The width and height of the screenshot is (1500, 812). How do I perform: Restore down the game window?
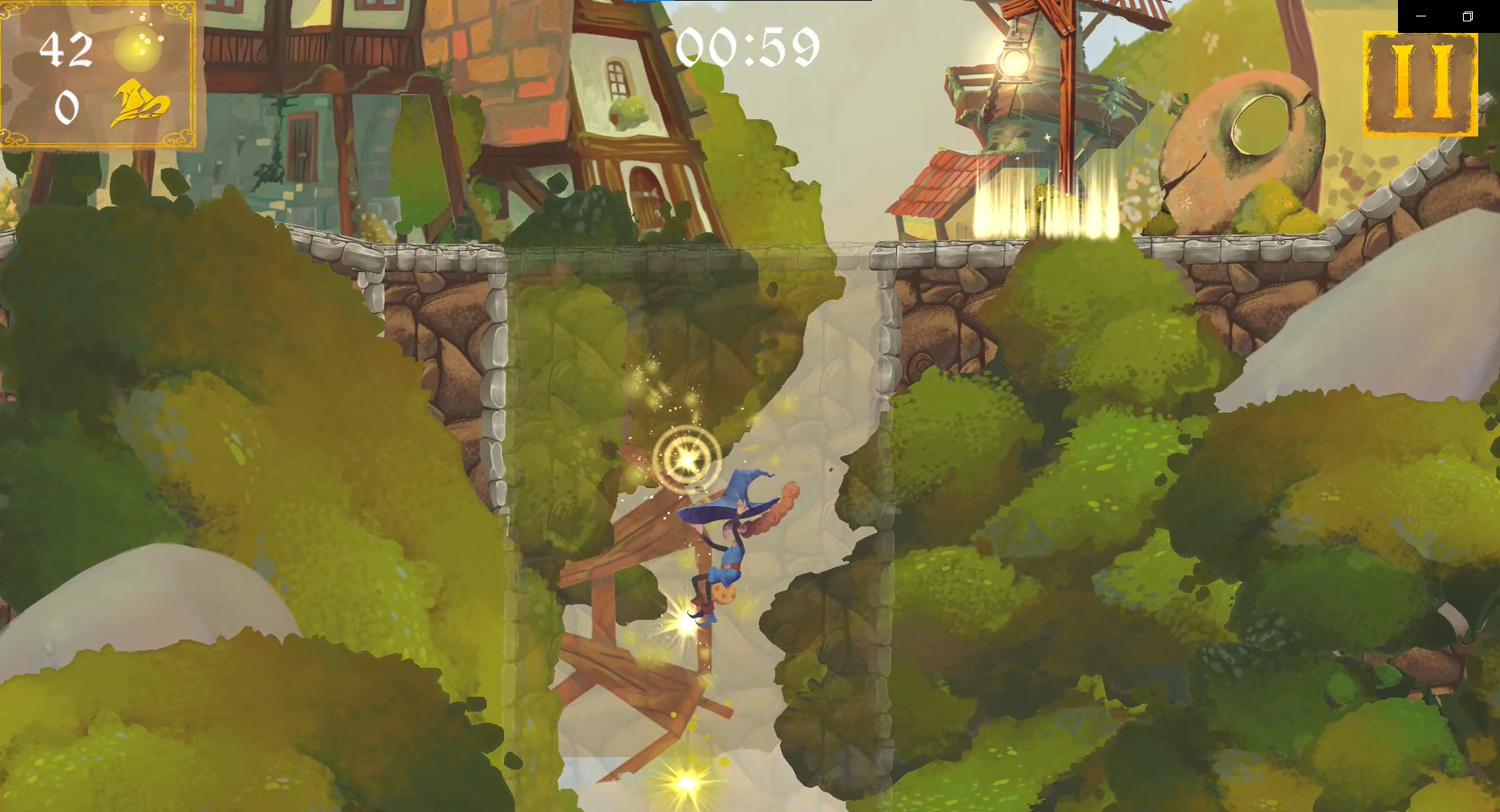point(1467,16)
